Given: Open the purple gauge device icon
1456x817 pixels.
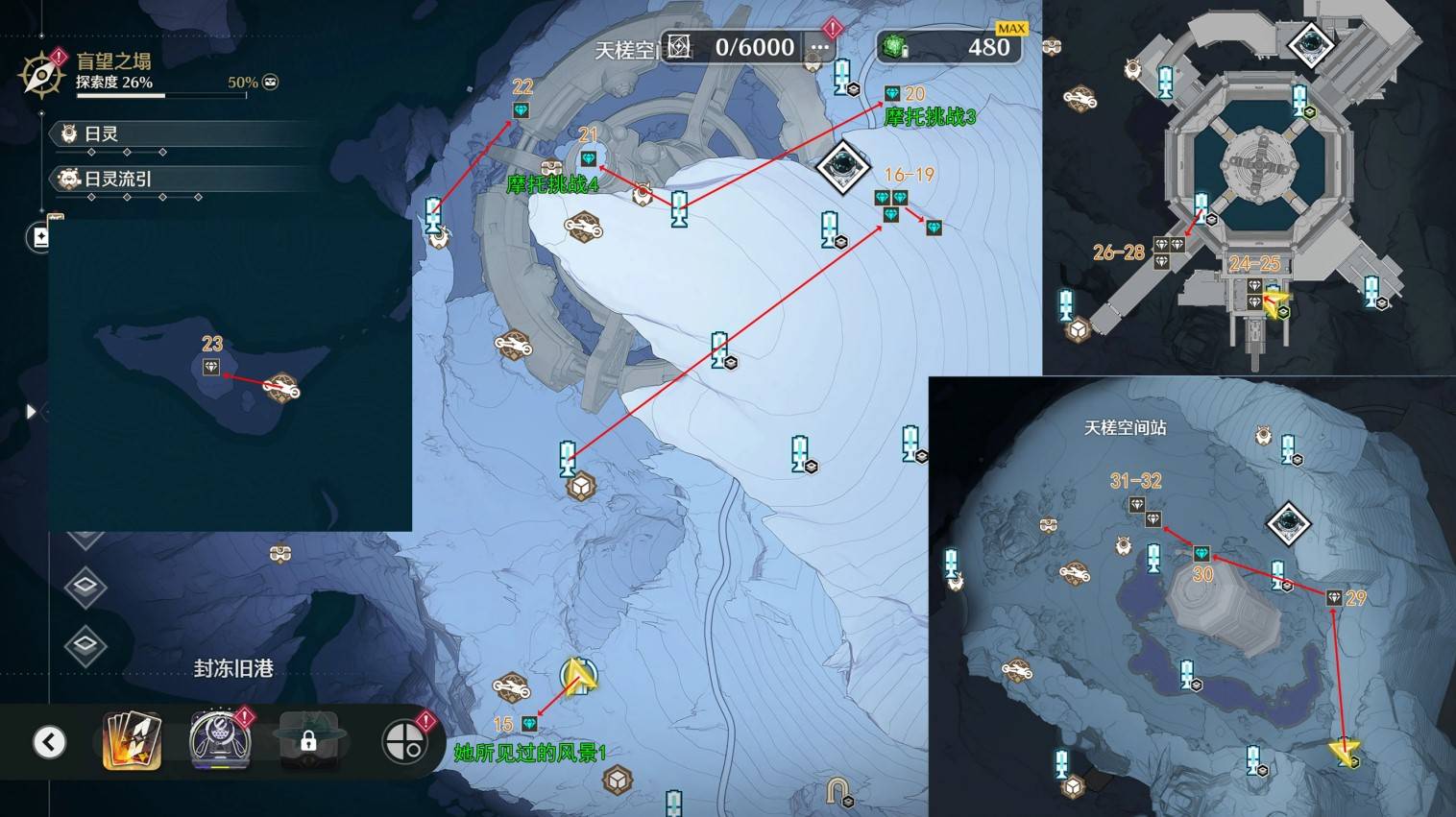Looking at the screenshot, I should tap(220, 740).
